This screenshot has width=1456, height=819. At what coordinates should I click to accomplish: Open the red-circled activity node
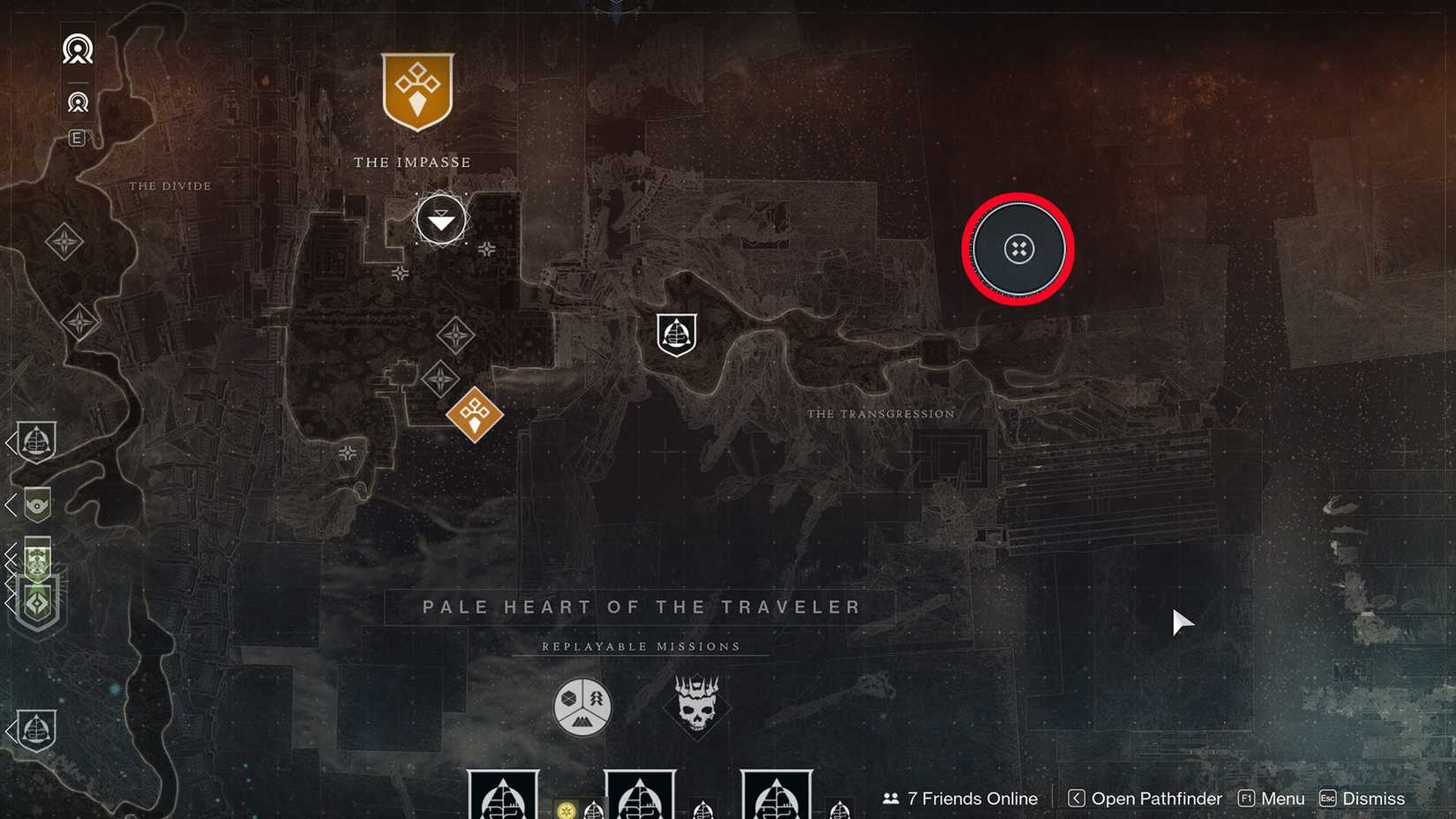click(x=1017, y=250)
